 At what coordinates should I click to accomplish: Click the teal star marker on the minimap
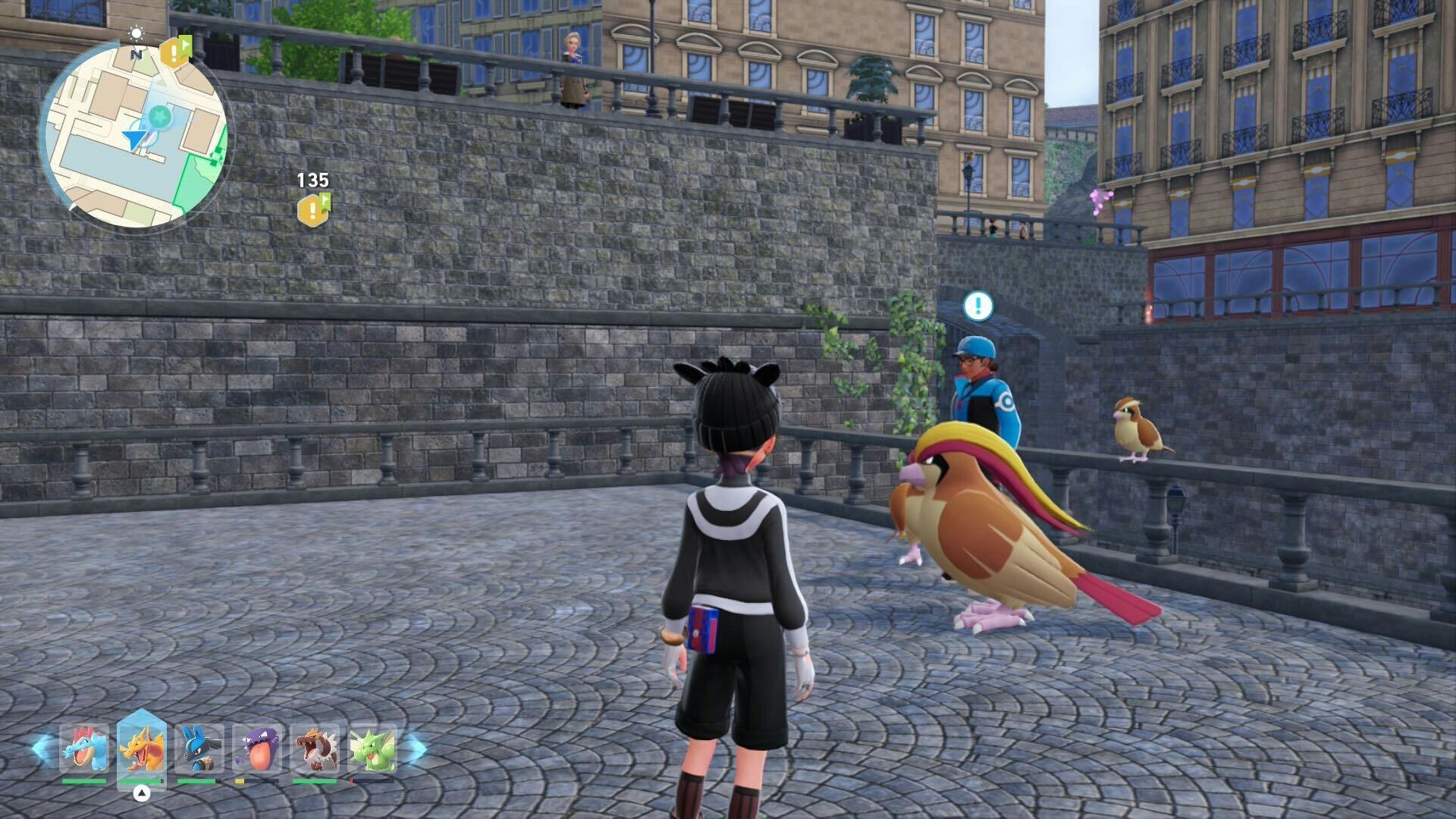[160, 116]
